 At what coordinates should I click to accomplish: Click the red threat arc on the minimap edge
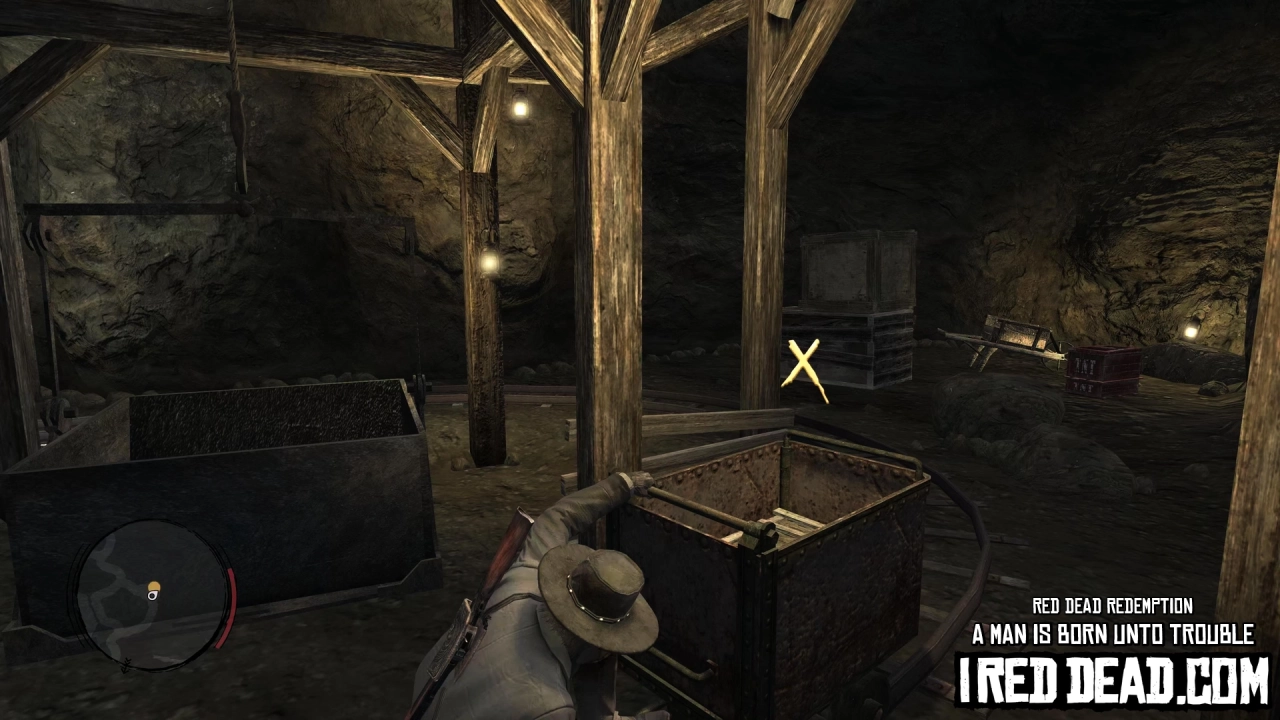(x=227, y=607)
